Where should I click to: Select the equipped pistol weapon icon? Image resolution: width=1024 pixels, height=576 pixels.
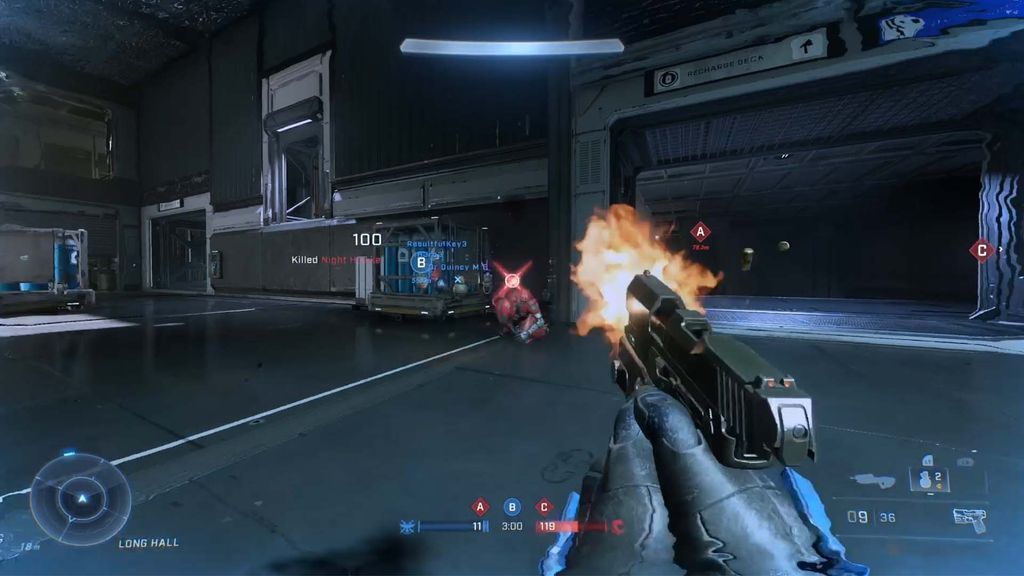[968, 518]
